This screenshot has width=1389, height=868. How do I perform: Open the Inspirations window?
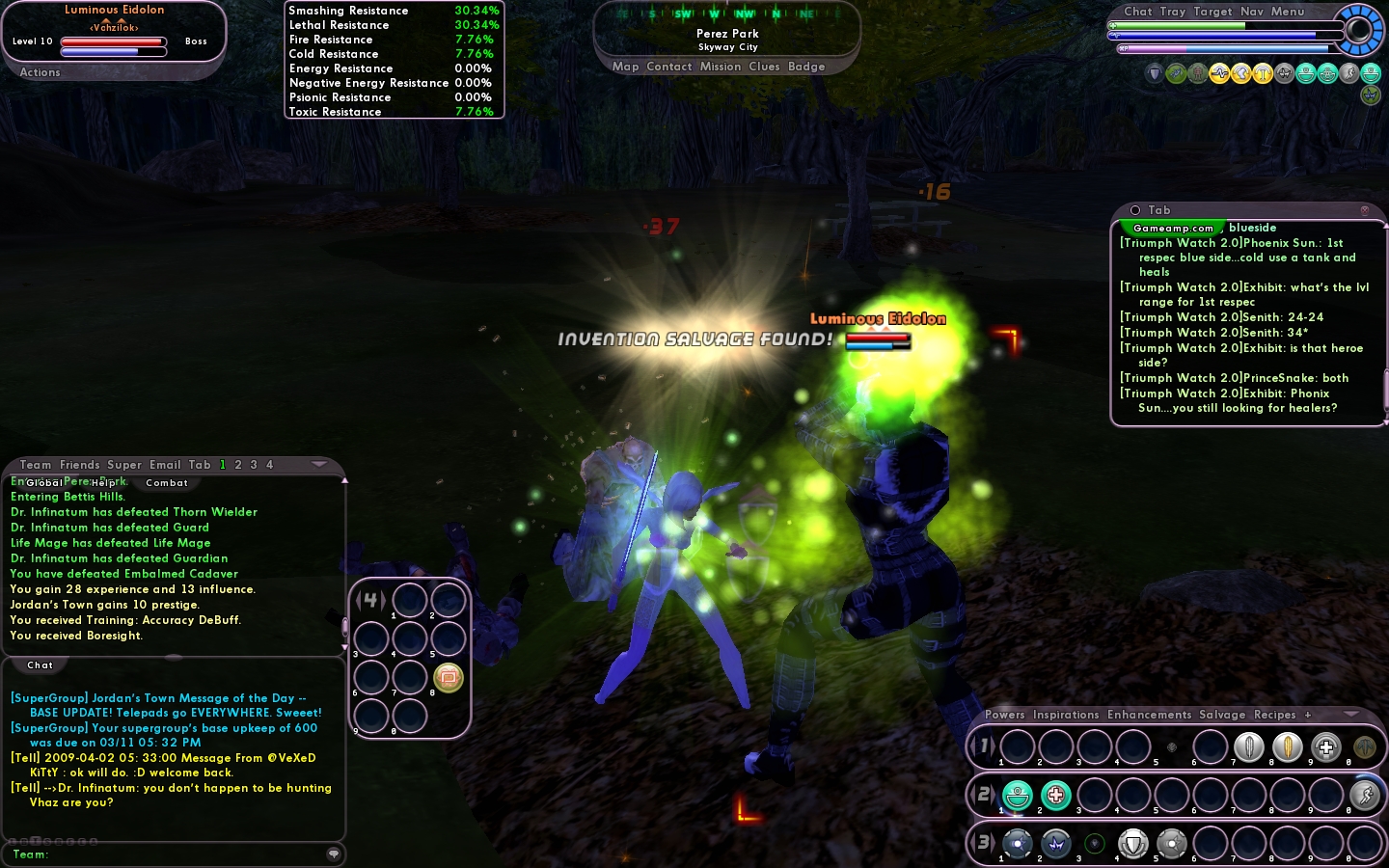pos(1066,715)
